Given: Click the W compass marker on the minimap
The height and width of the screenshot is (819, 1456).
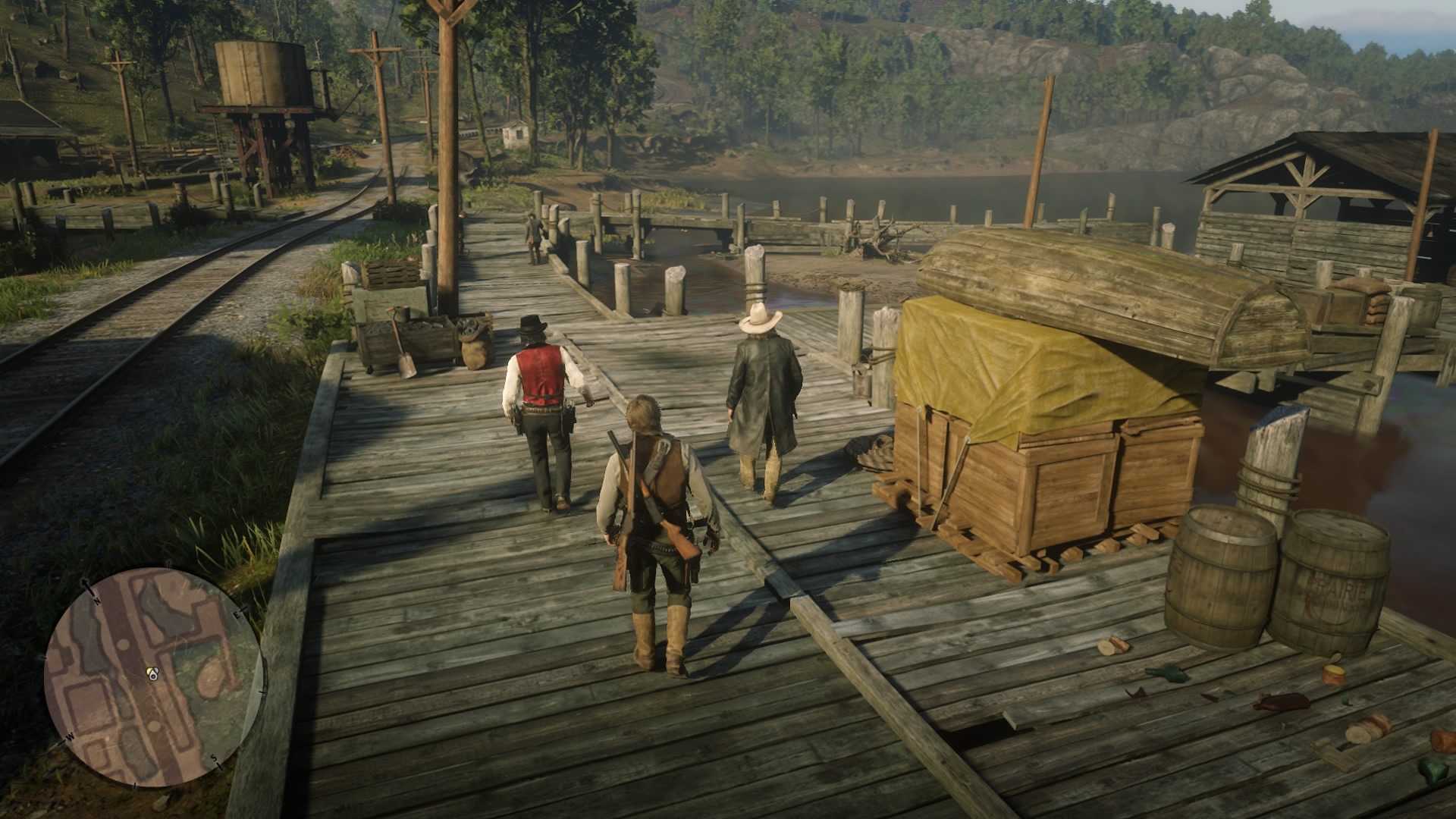Looking at the screenshot, I should point(70,737).
